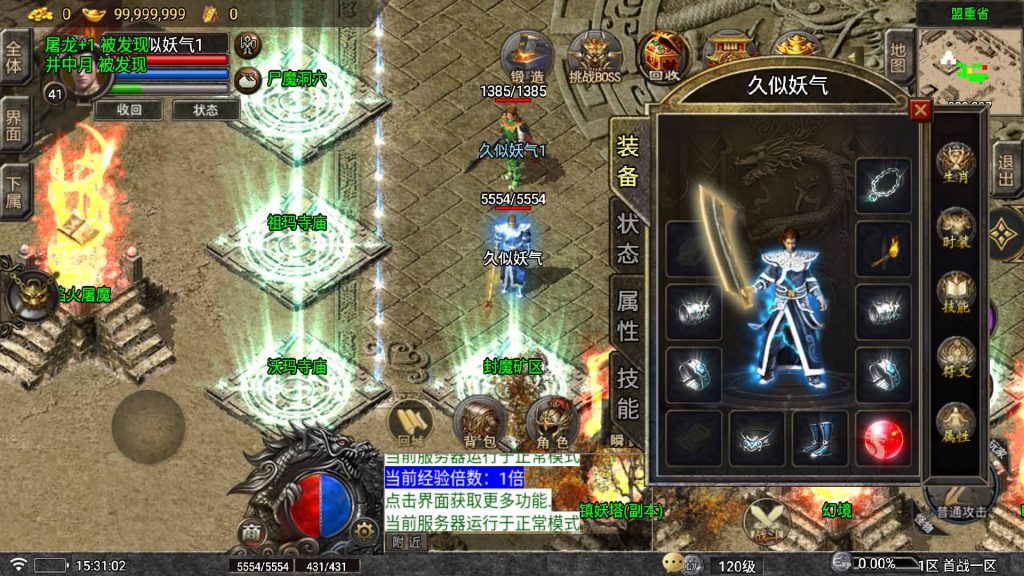Close the character equipment panel
1024x576 pixels.
click(921, 110)
